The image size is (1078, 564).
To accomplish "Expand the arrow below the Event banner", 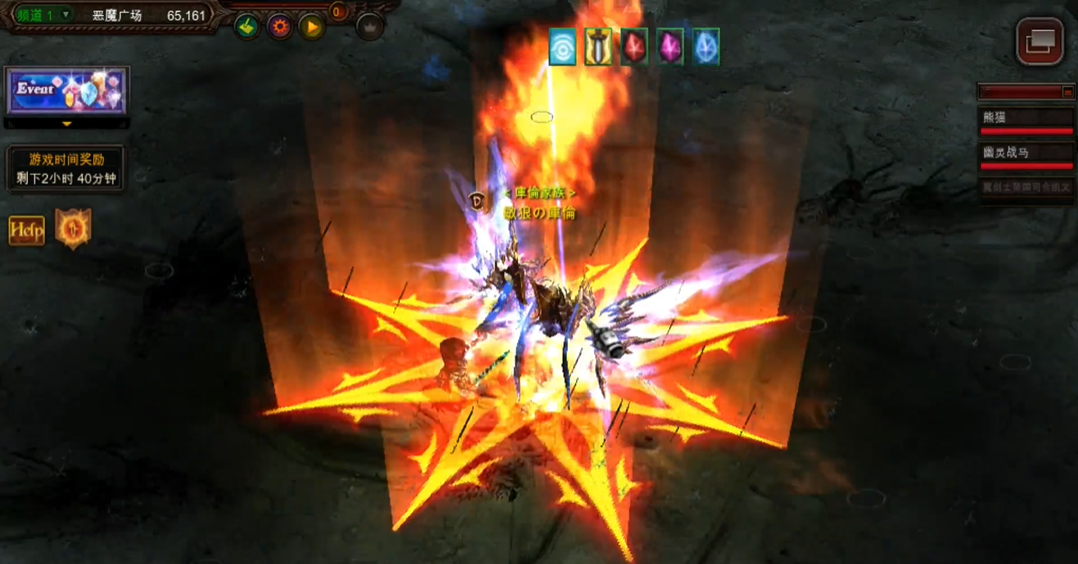I will click(67, 125).
